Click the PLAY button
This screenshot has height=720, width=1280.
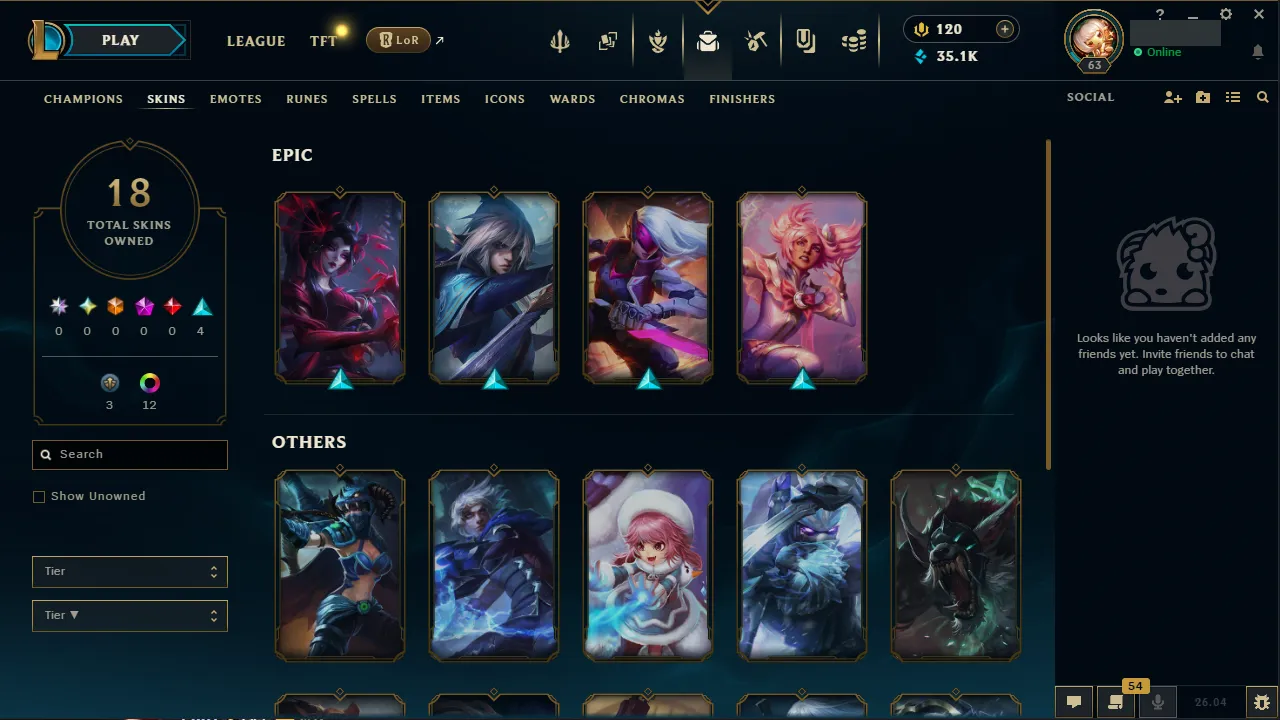[x=120, y=40]
